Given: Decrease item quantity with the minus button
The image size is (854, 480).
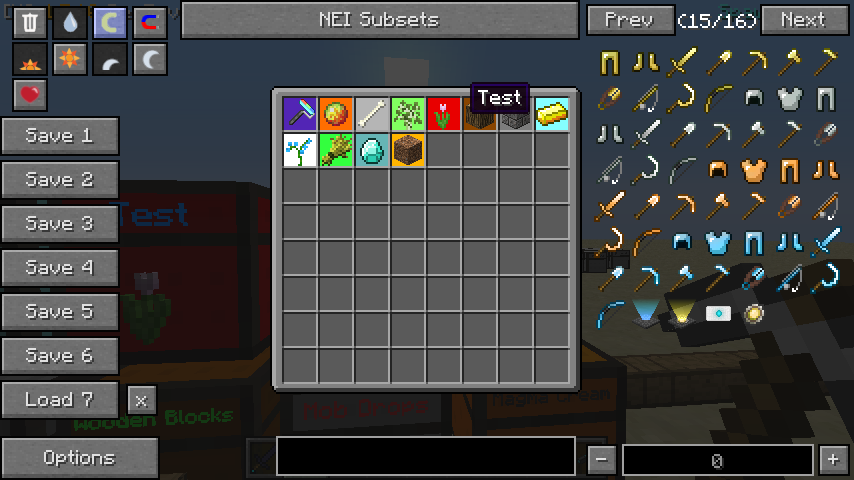Looking at the screenshot, I should pyautogui.click(x=601, y=460).
